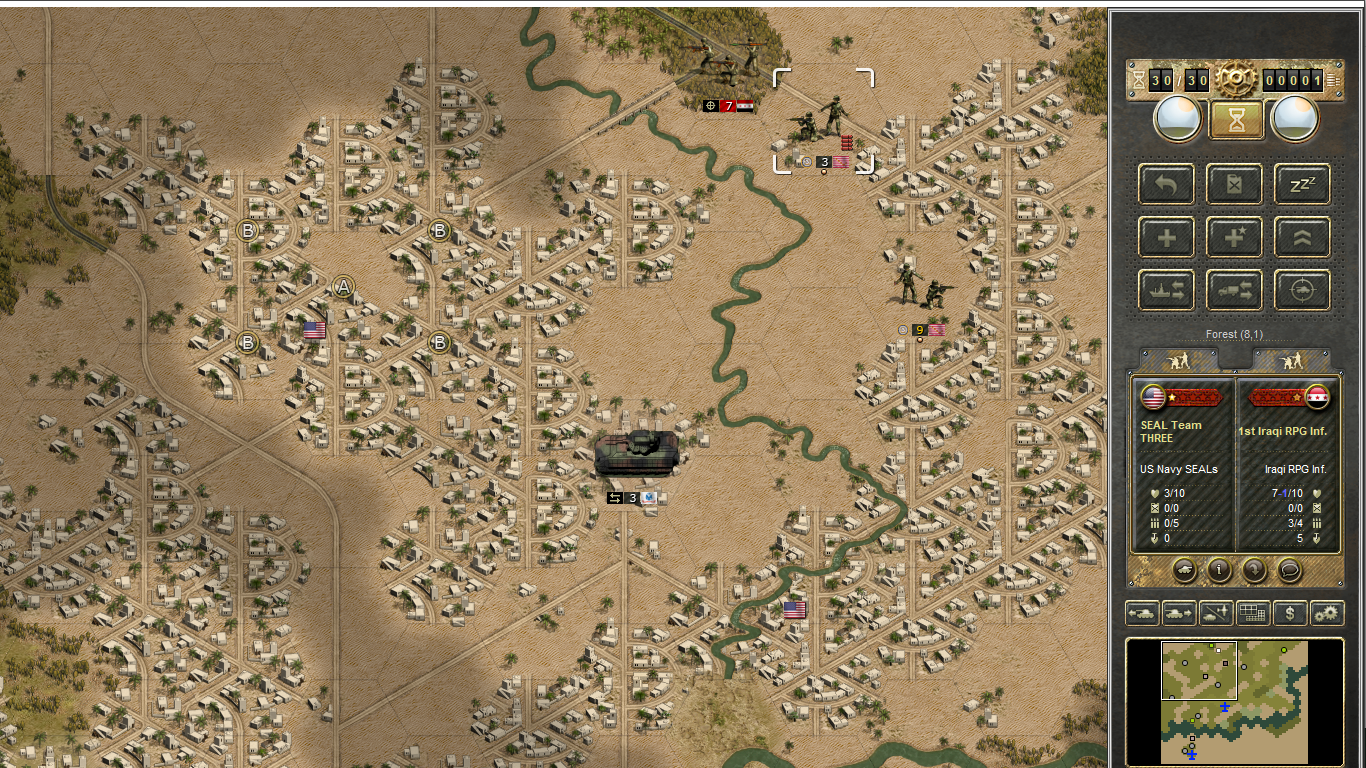This screenshot has width=1366, height=768.
Task: Toggle the truck transport mount button
Action: [x=1234, y=290]
